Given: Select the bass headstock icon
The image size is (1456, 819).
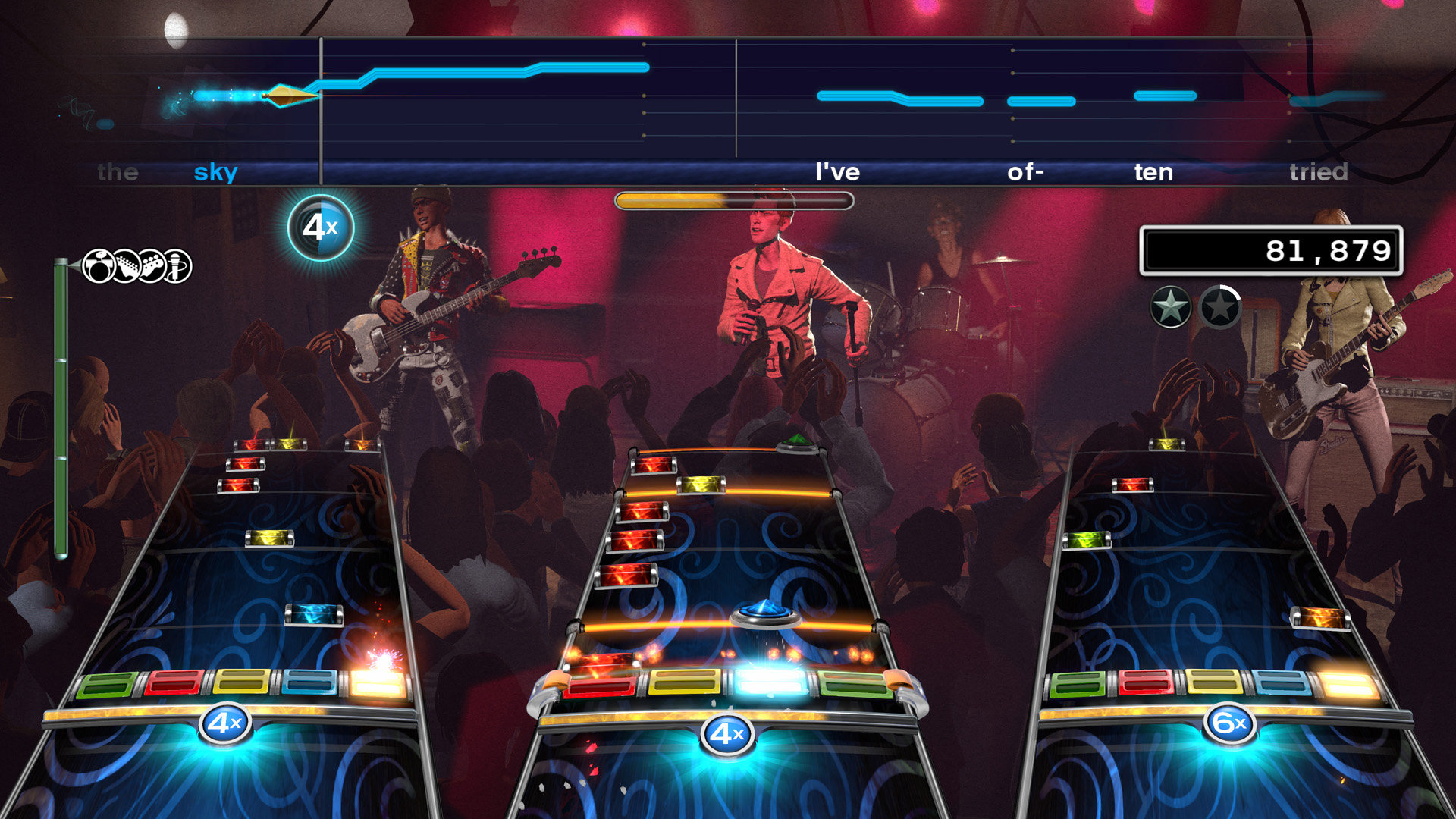Looking at the screenshot, I should pyautogui.click(x=152, y=267).
